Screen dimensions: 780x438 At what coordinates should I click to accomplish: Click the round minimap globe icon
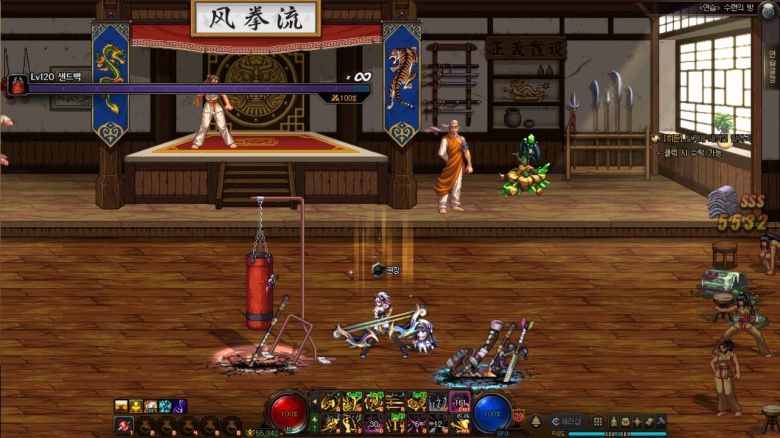pyautogui.click(x=768, y=9)
